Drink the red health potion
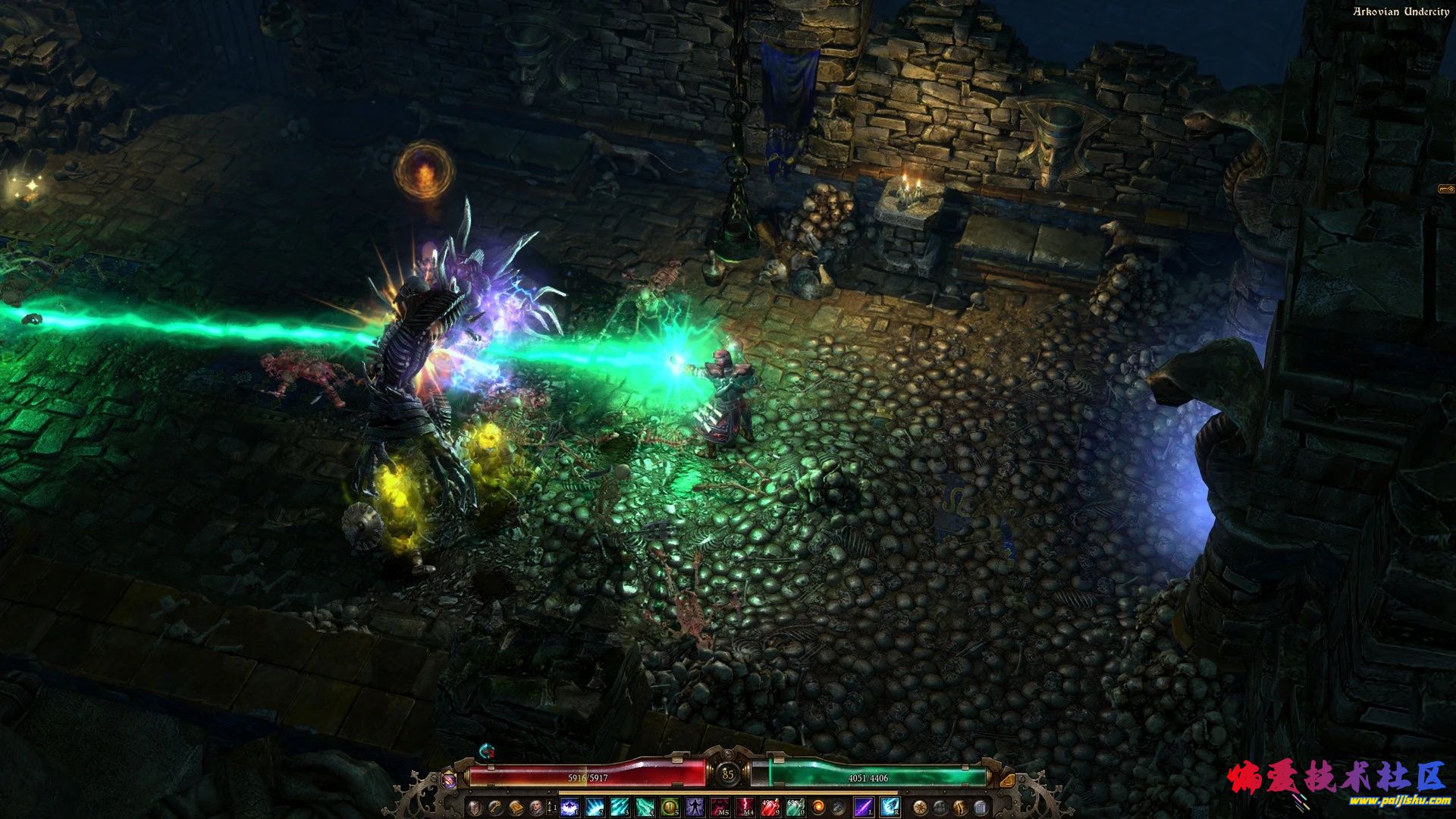The width and height of the screenshot is (1456, 819). (x=770, y=807)
